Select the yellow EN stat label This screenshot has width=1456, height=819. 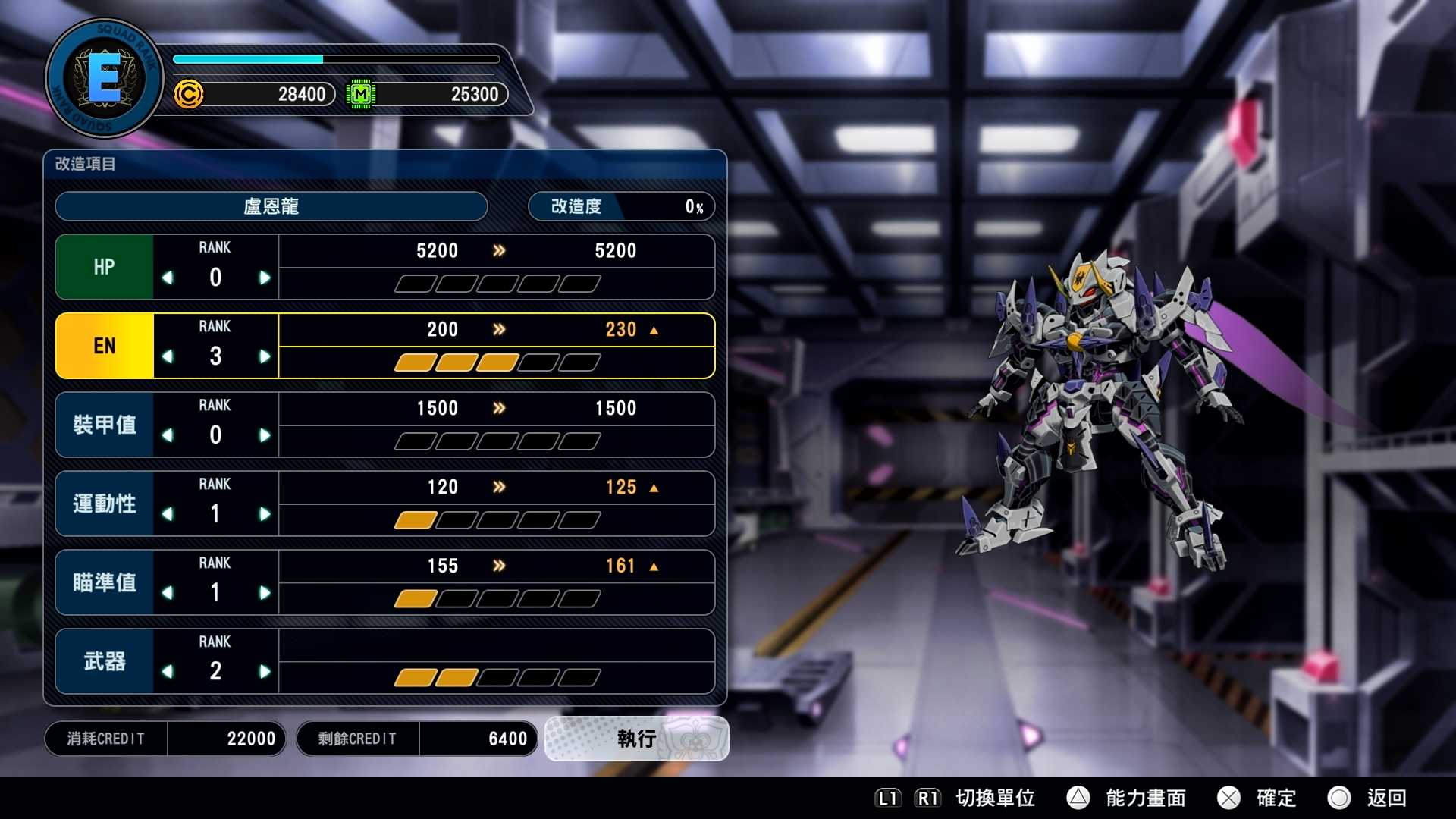click(x=104, y=345)
